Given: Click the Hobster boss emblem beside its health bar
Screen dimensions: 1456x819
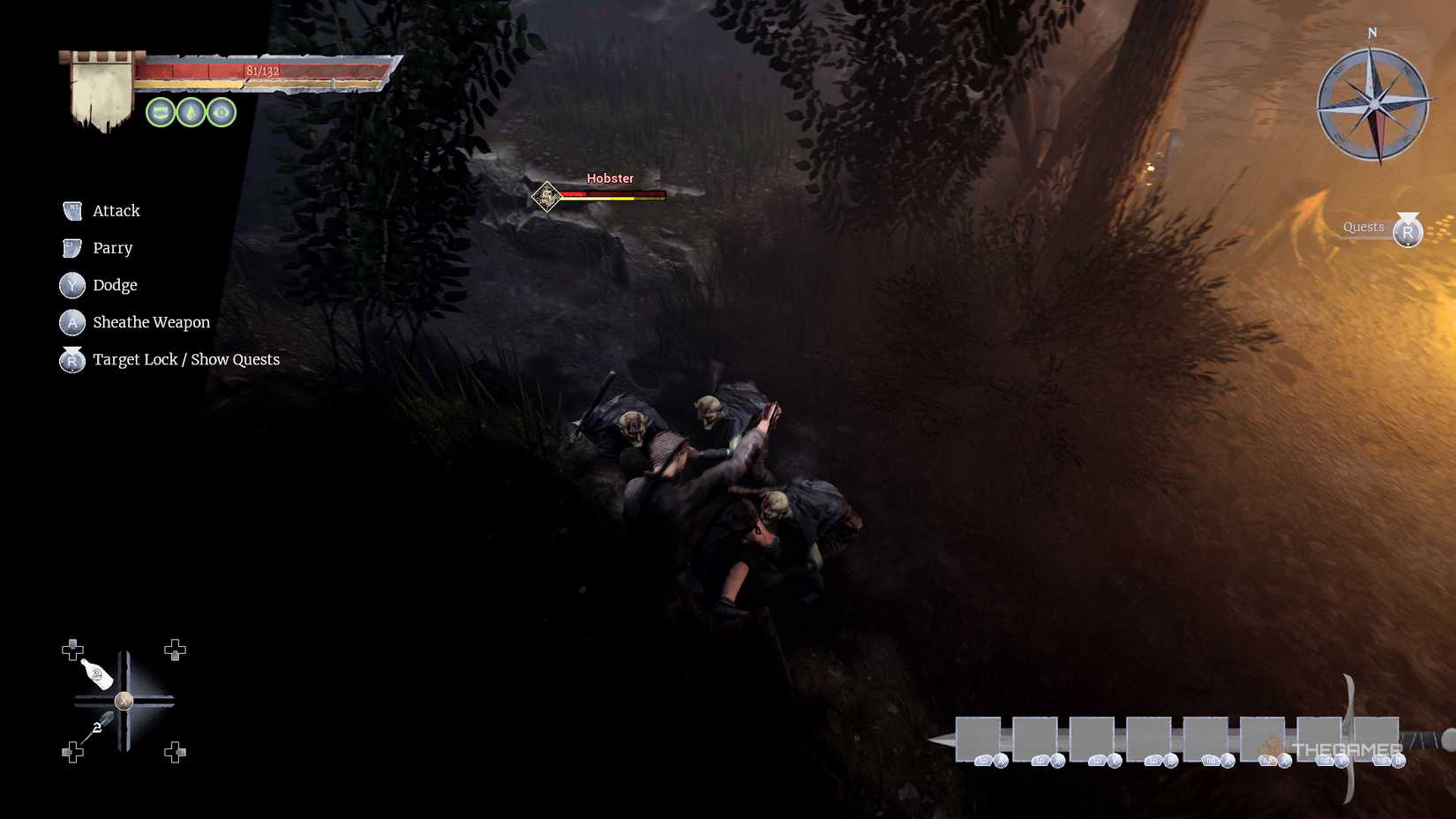Looking at the screenshot, I should click(547, 197).
